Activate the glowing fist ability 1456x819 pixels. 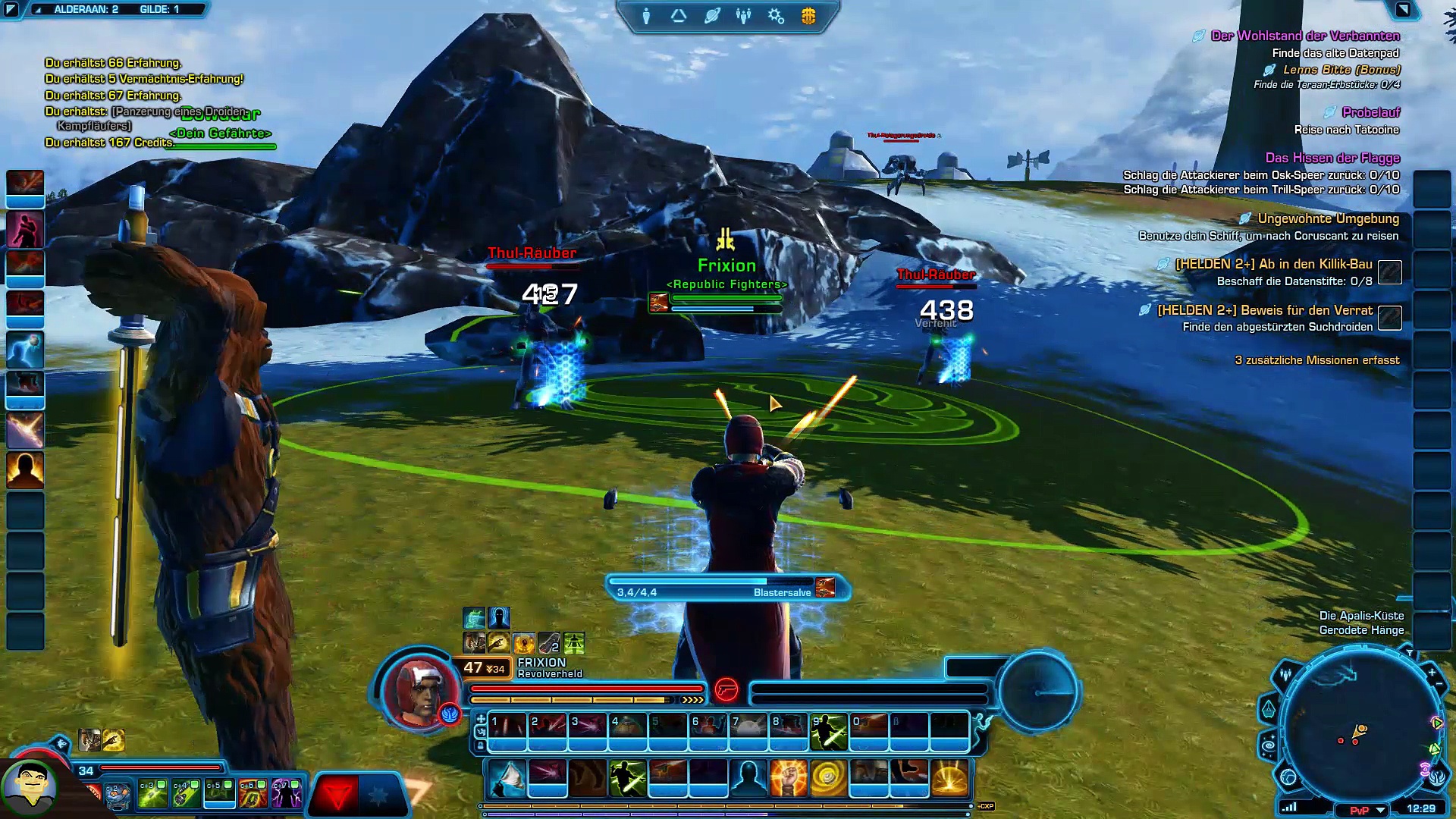click(x=788, y=779)
